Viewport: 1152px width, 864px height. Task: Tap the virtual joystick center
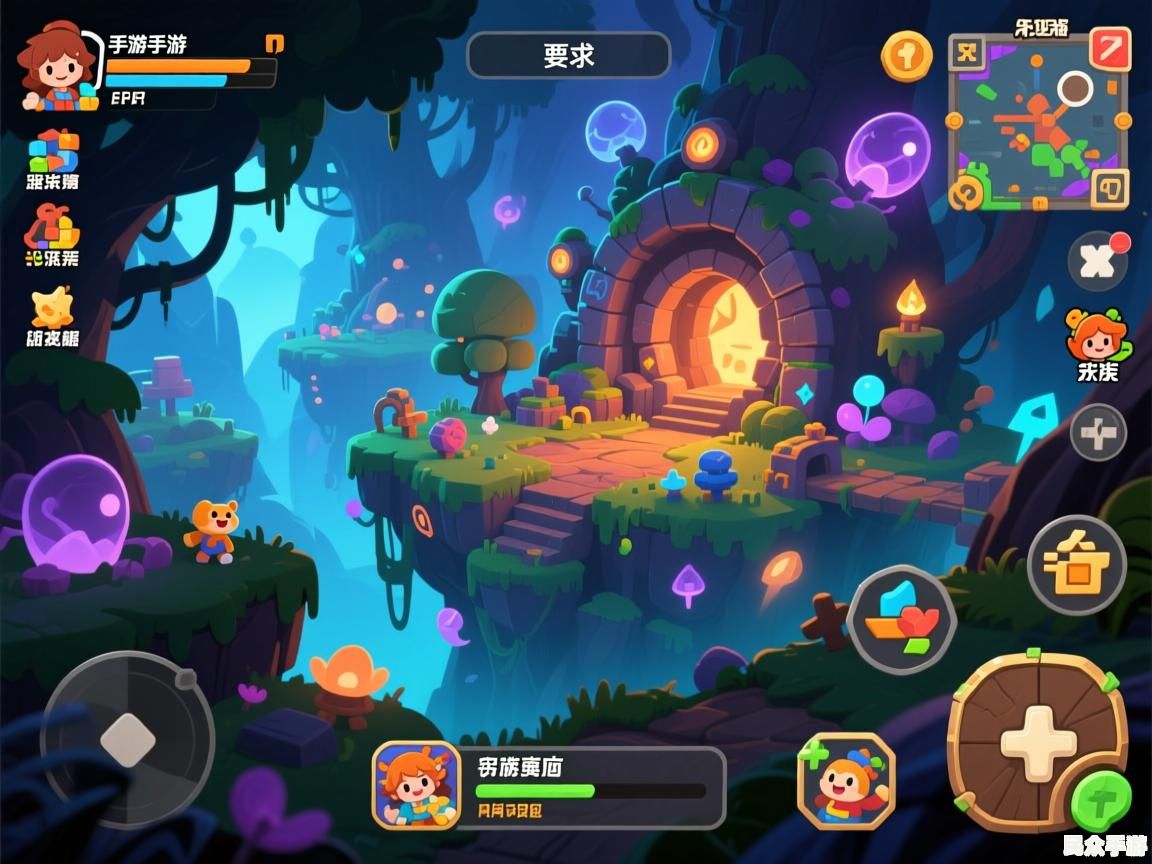click(x=128, y=739)
